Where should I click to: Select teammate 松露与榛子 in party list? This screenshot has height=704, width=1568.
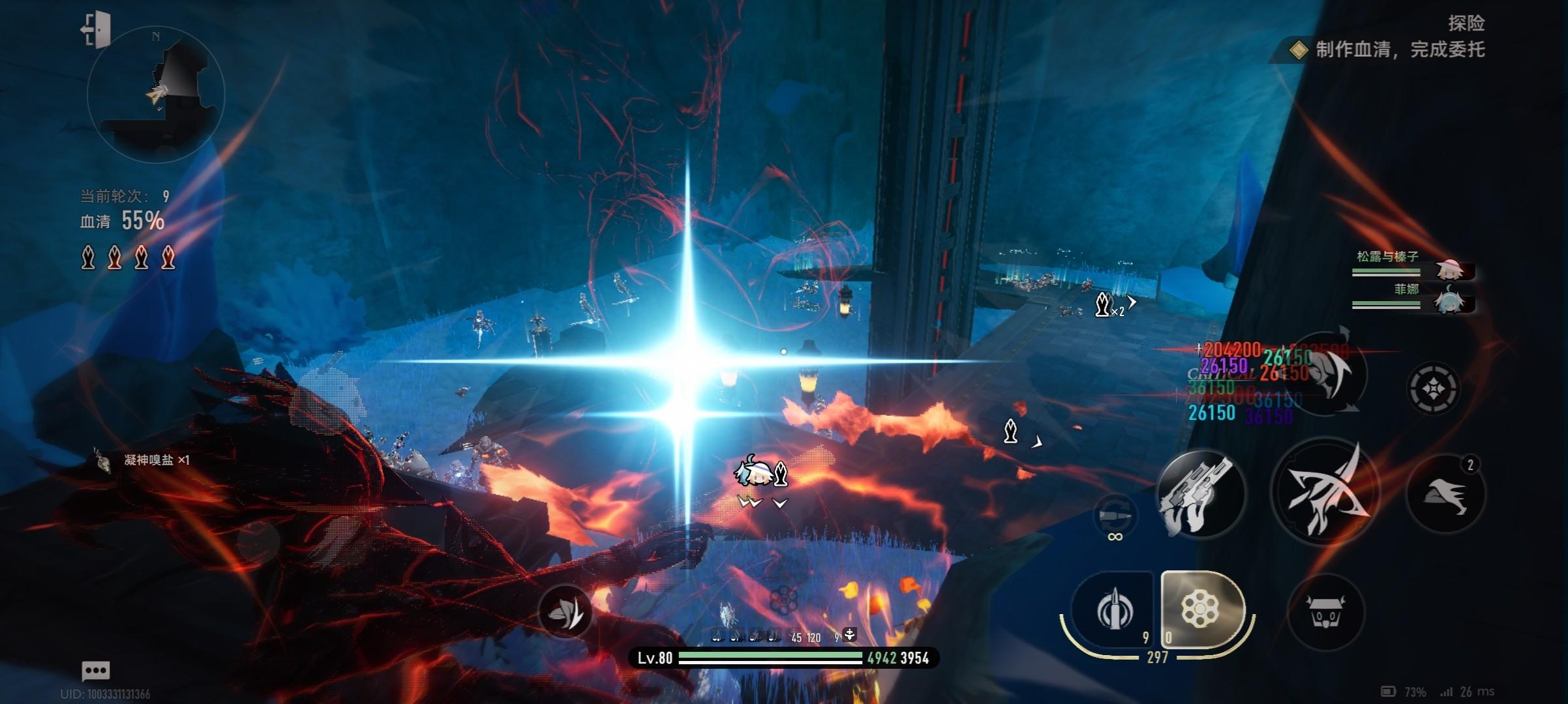tap(1412, 265)
